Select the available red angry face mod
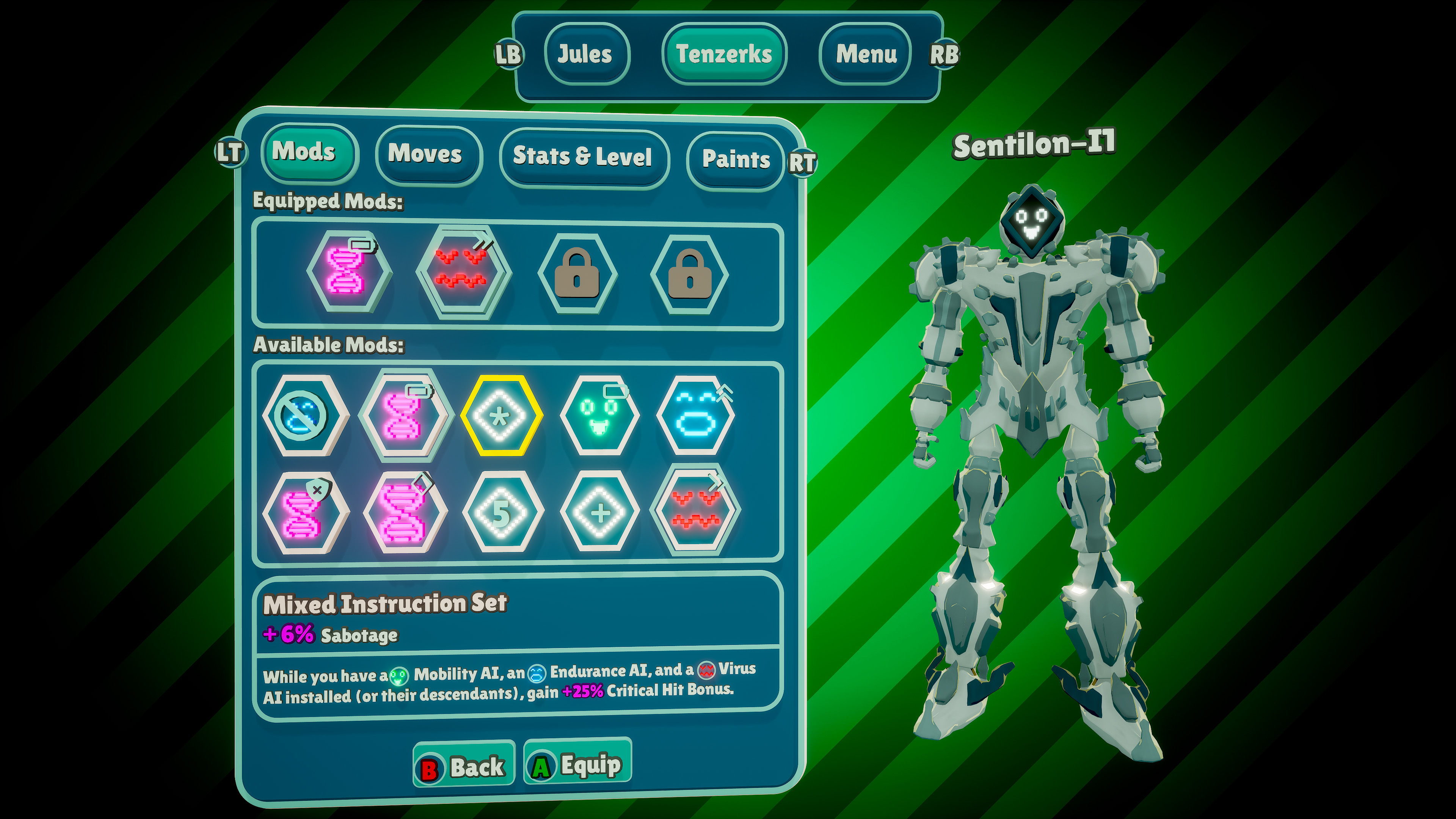The image size is (1456, 819). (x=695, y=511)
